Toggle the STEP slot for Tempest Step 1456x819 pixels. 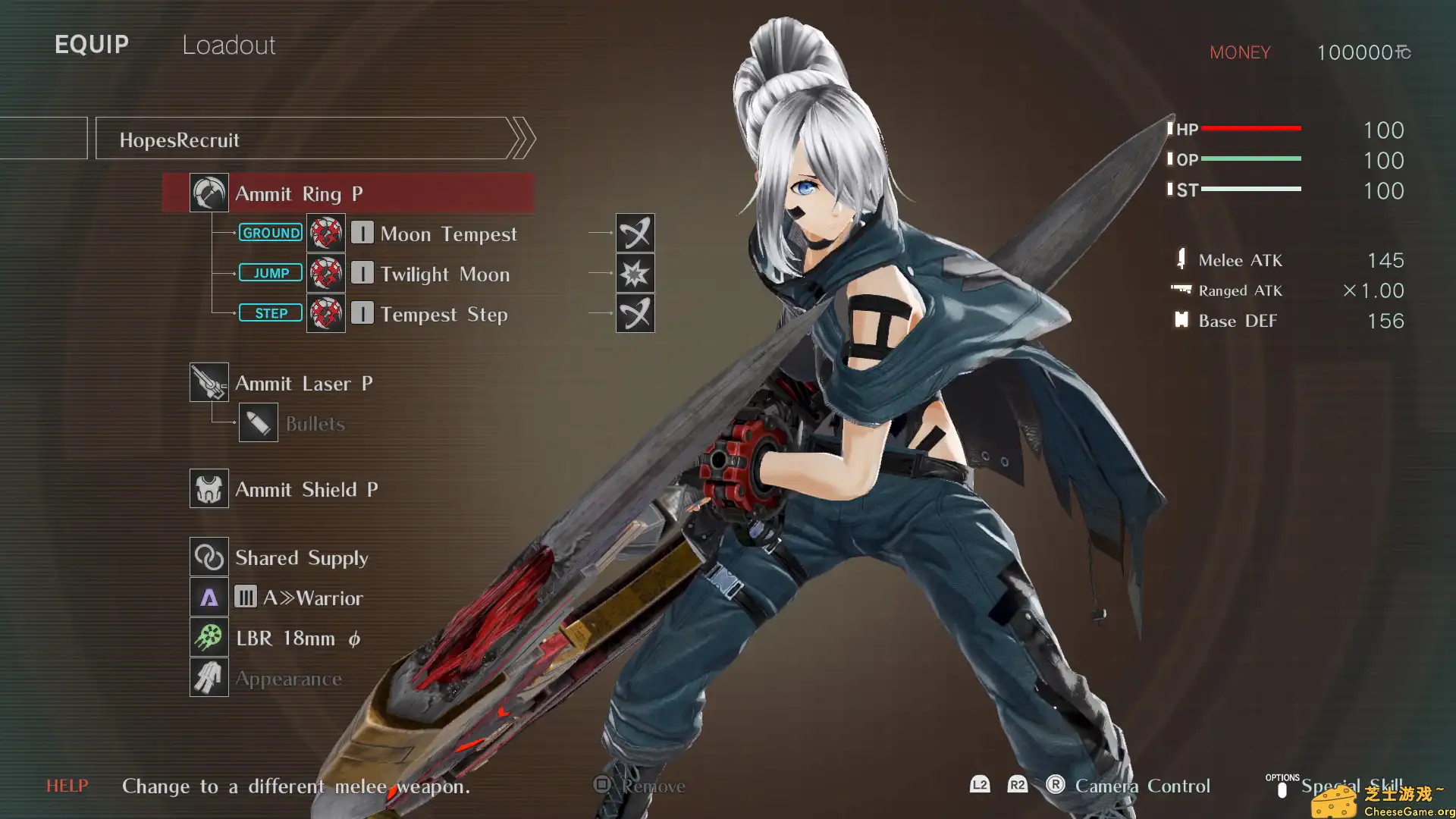(270, 312)
